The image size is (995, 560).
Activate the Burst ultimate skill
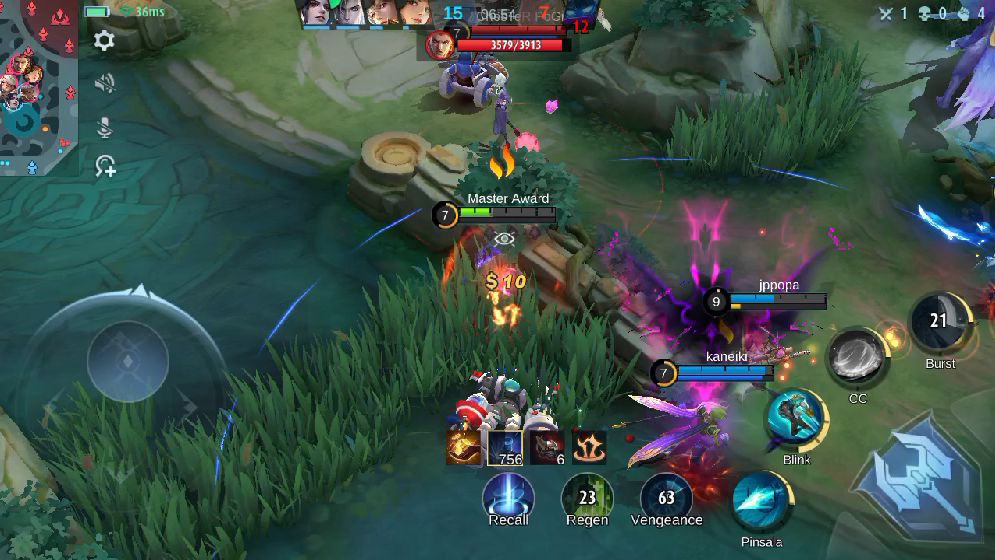click(x=939, y=323)
